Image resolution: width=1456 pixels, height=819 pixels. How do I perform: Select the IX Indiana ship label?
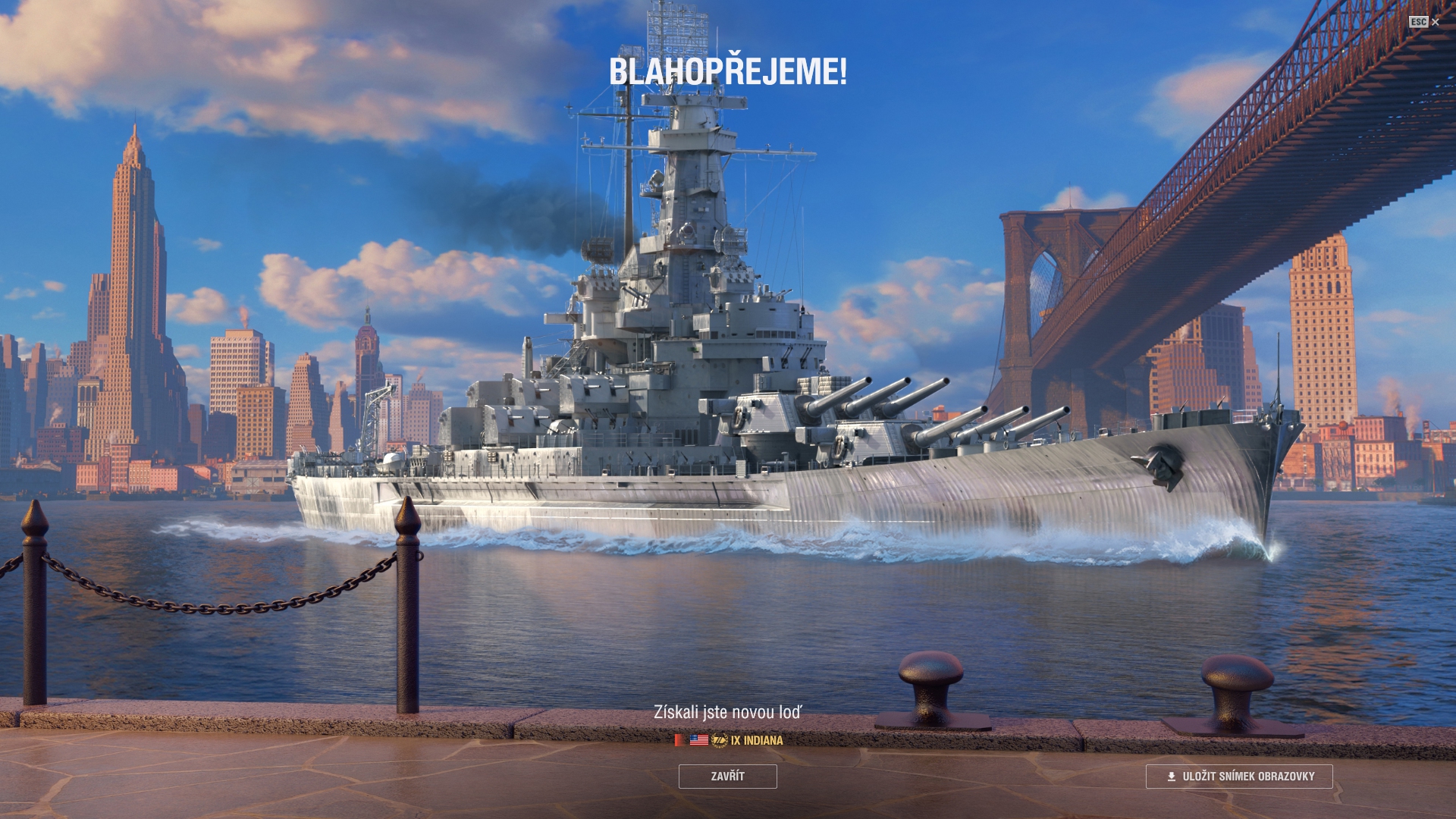pos(756,740)
